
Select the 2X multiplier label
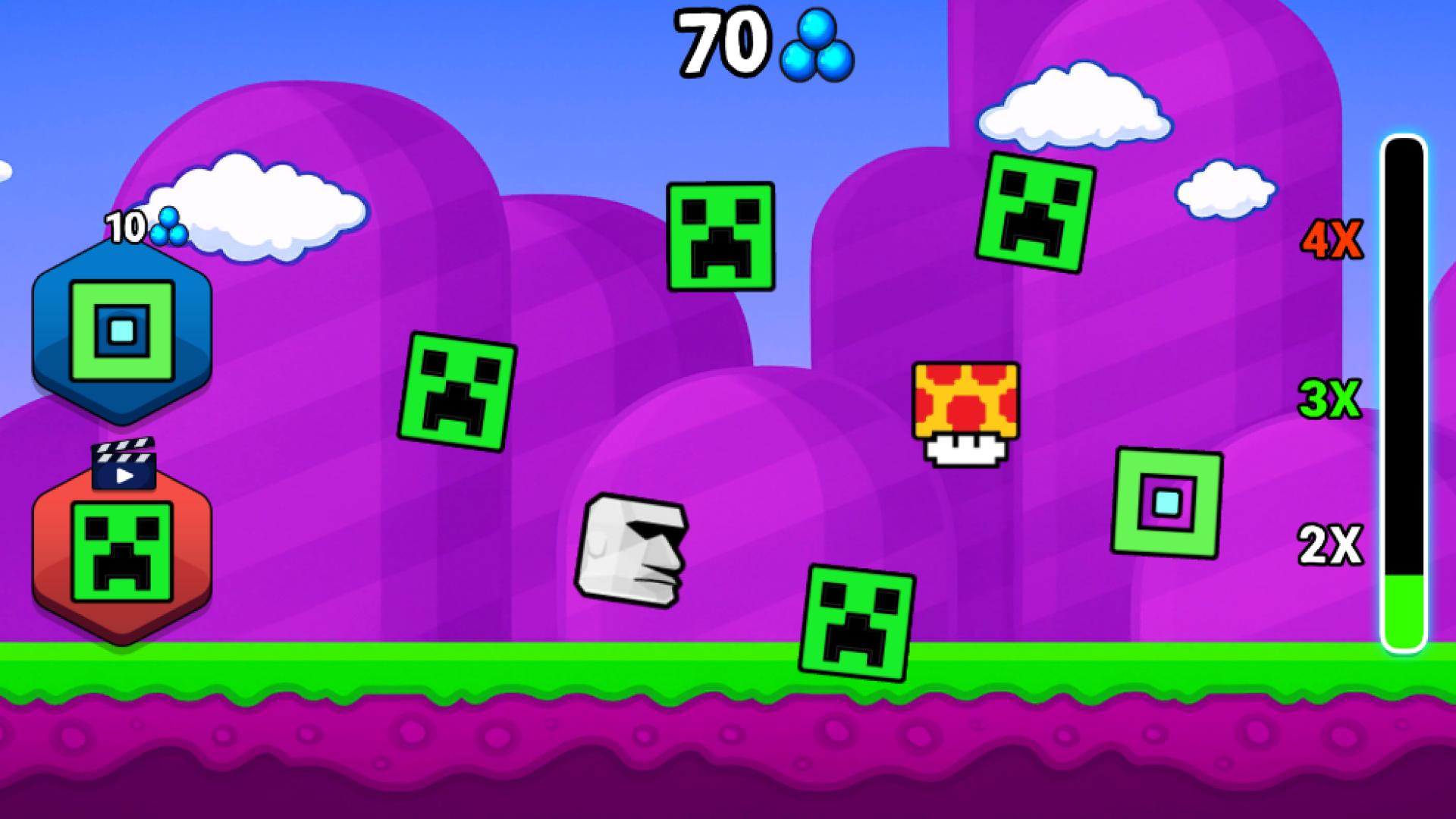(1332, 544)
